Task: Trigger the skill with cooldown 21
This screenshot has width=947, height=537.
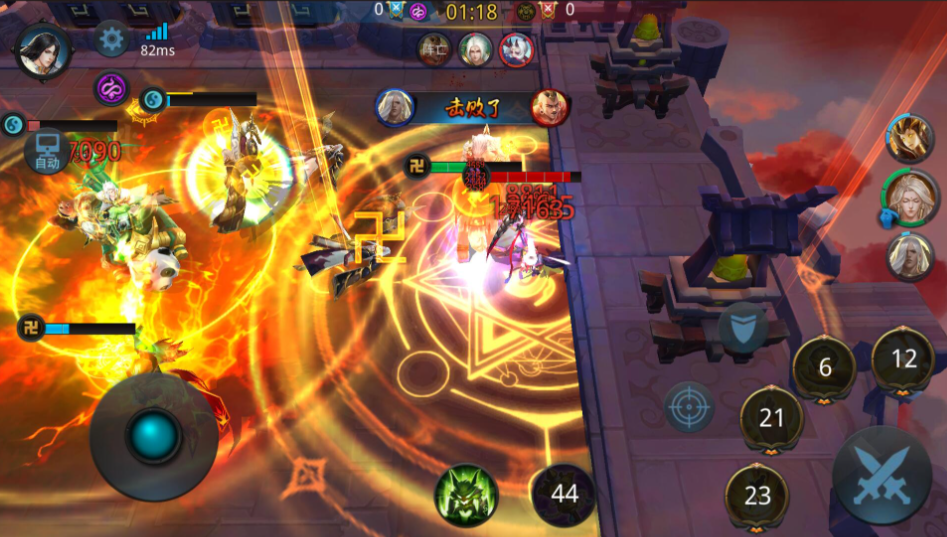Action: pos(771,418)
